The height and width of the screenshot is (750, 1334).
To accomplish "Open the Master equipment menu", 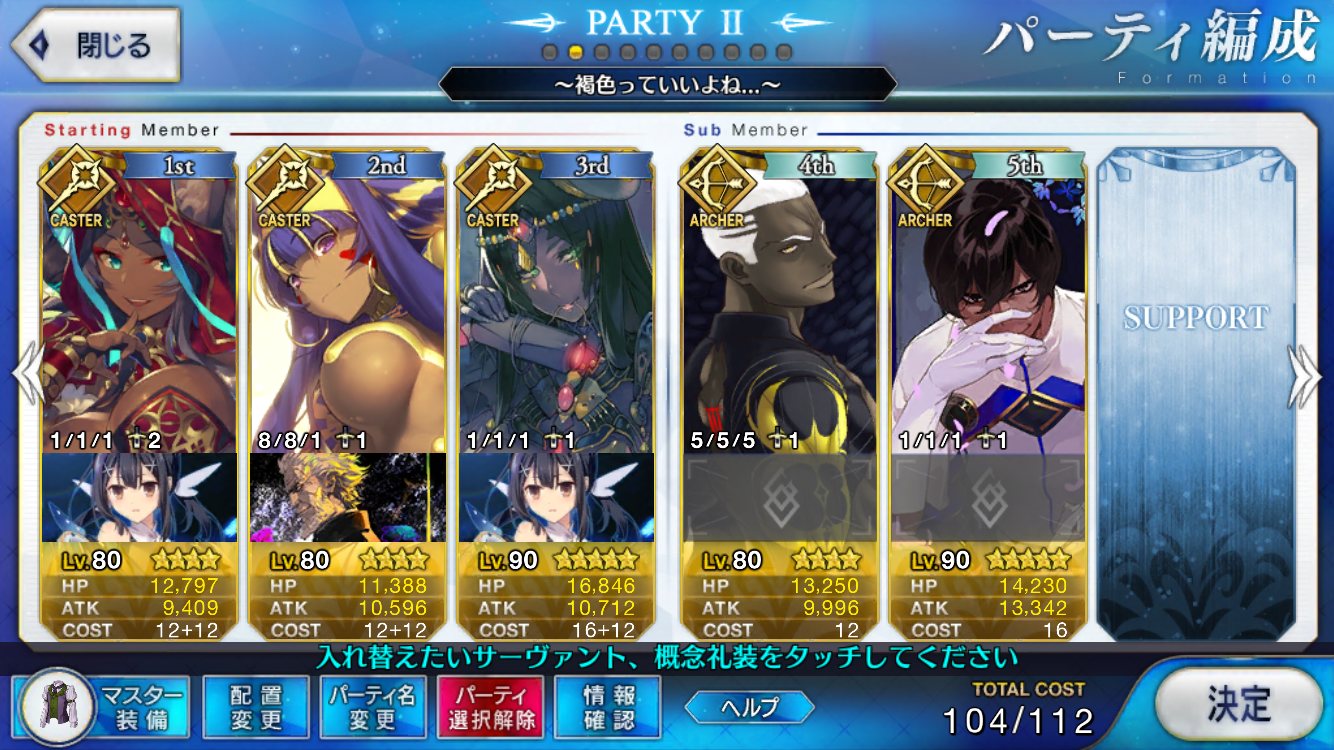I will [x=103, y=707].
